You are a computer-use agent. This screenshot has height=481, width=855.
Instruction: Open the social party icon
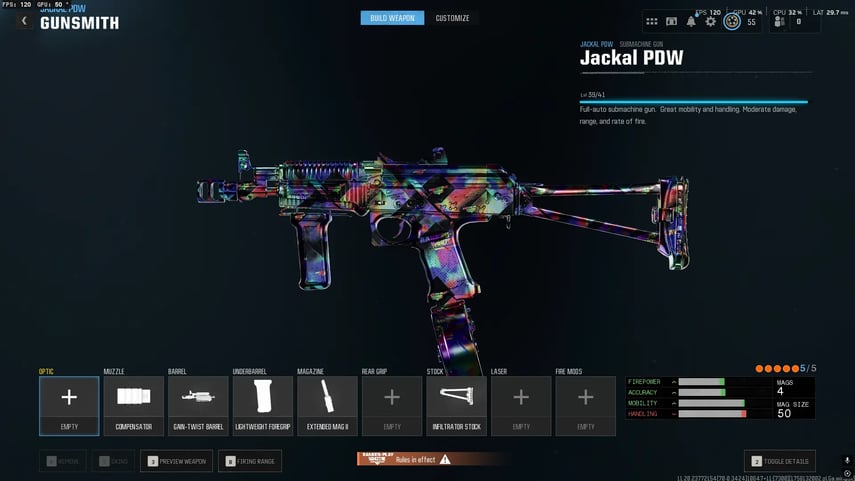click(x=781, y=21)
